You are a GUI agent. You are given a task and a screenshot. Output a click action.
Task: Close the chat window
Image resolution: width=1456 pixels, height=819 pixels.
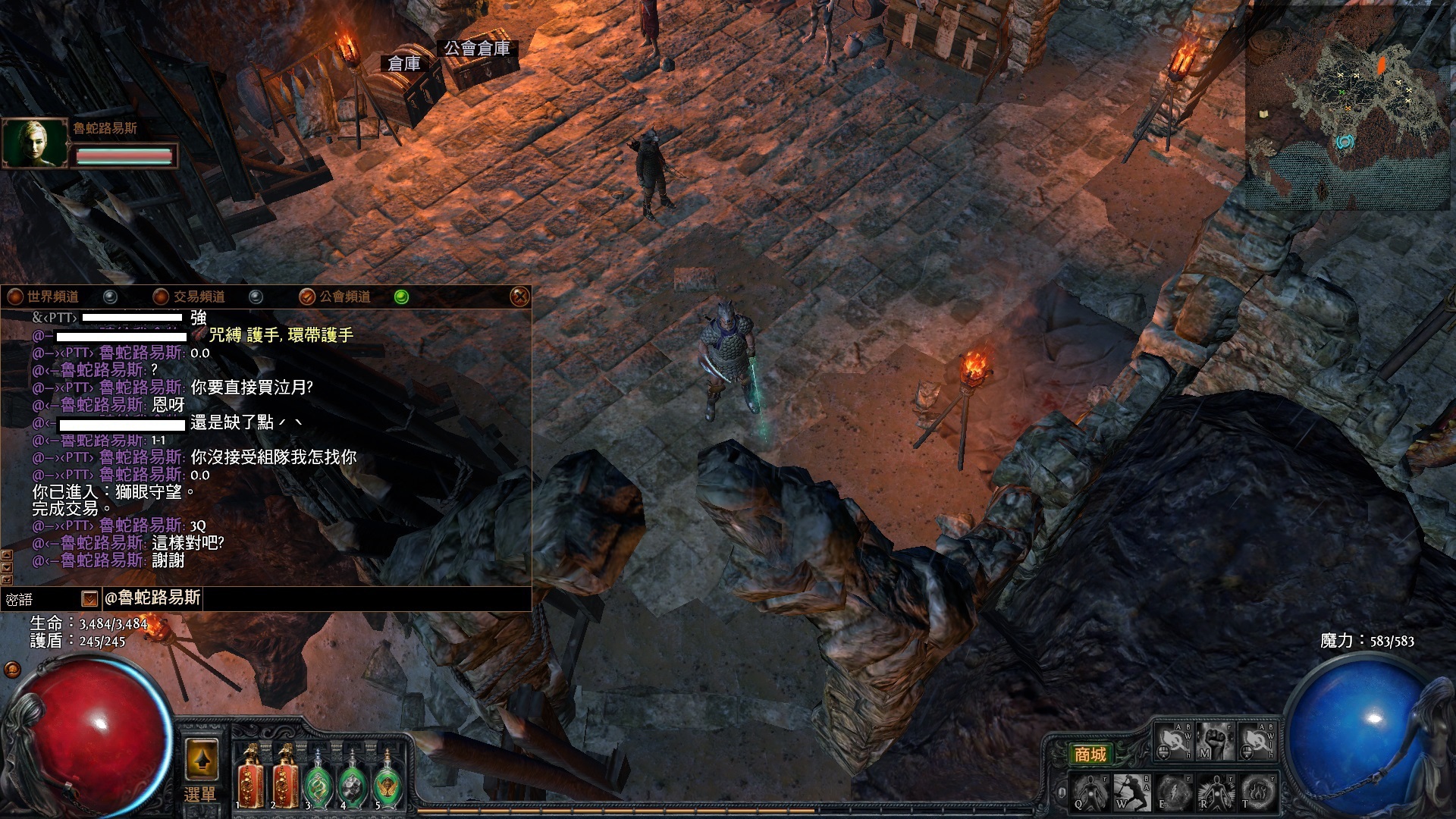click(519, 297)
